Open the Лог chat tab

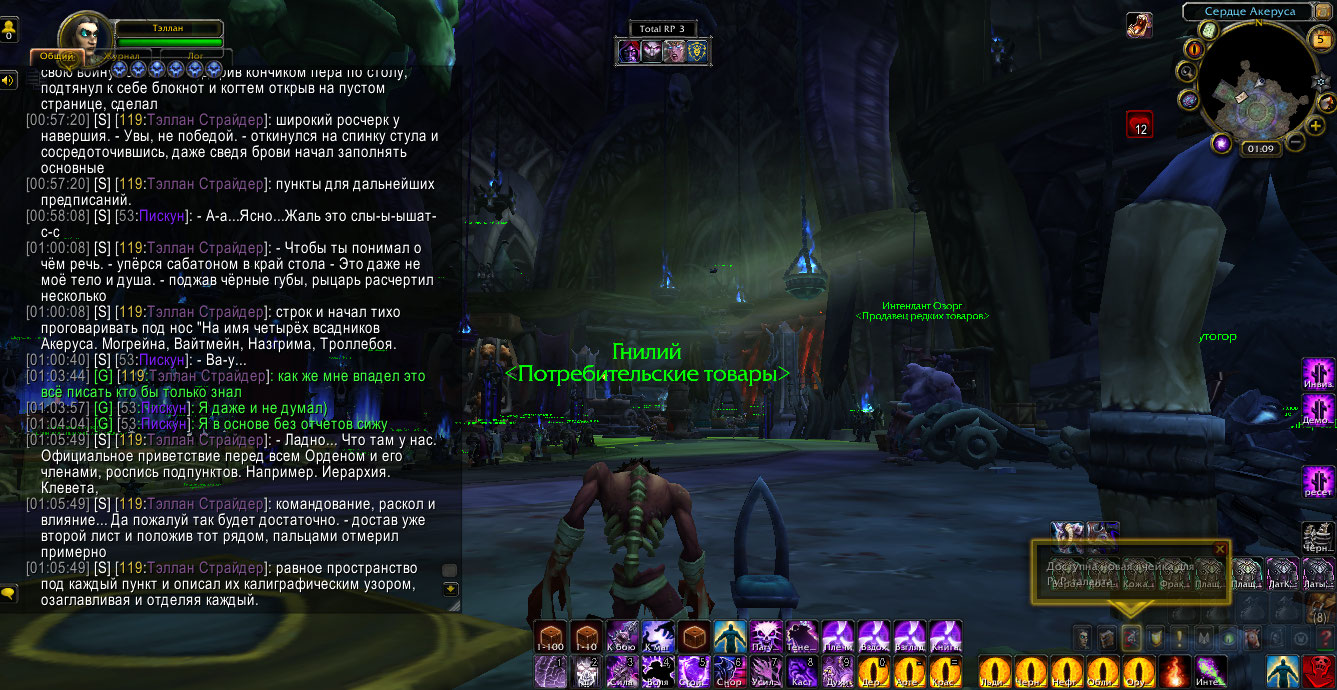coord(196,57)
